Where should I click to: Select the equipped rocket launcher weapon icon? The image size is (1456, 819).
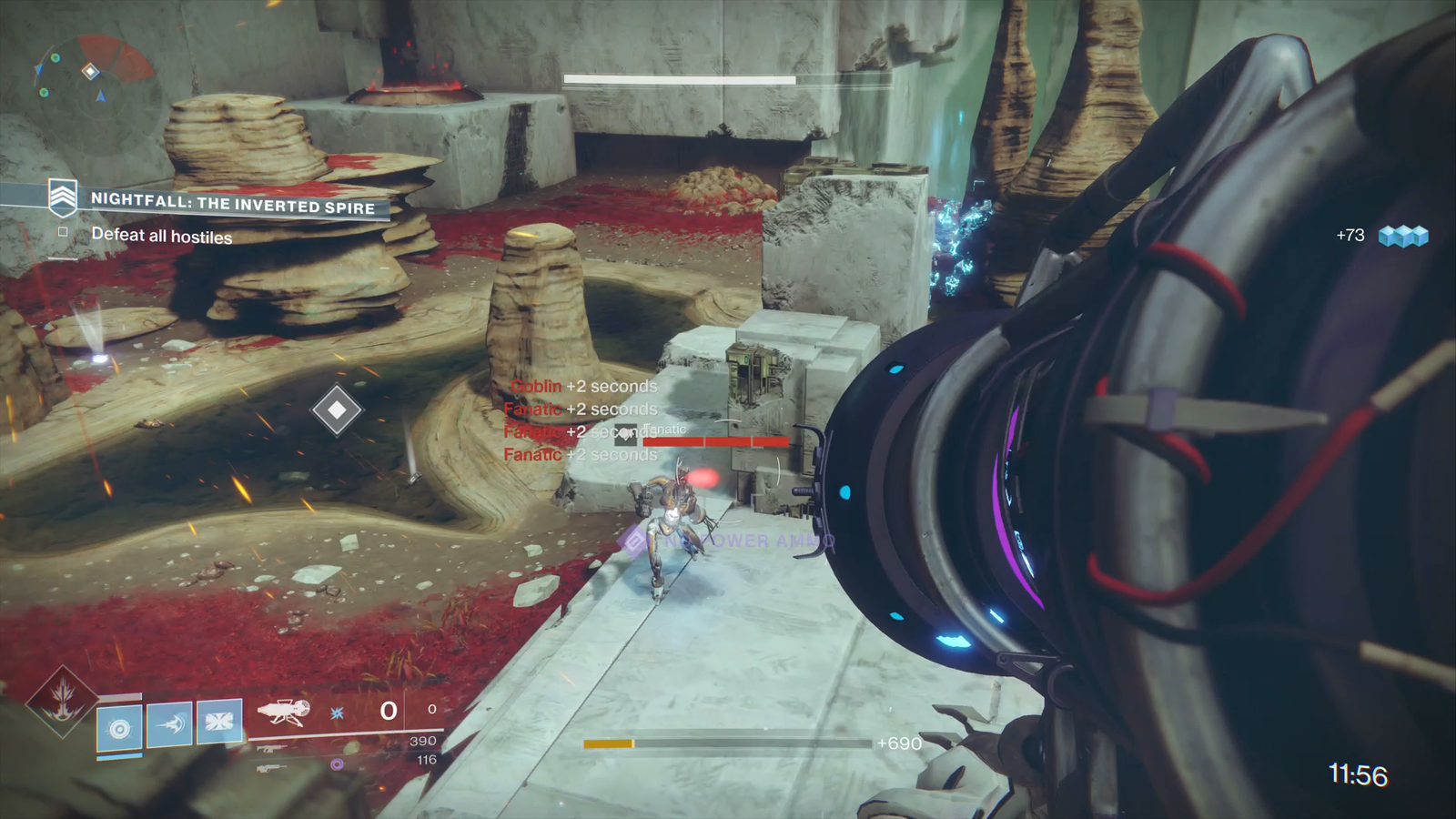283,712
